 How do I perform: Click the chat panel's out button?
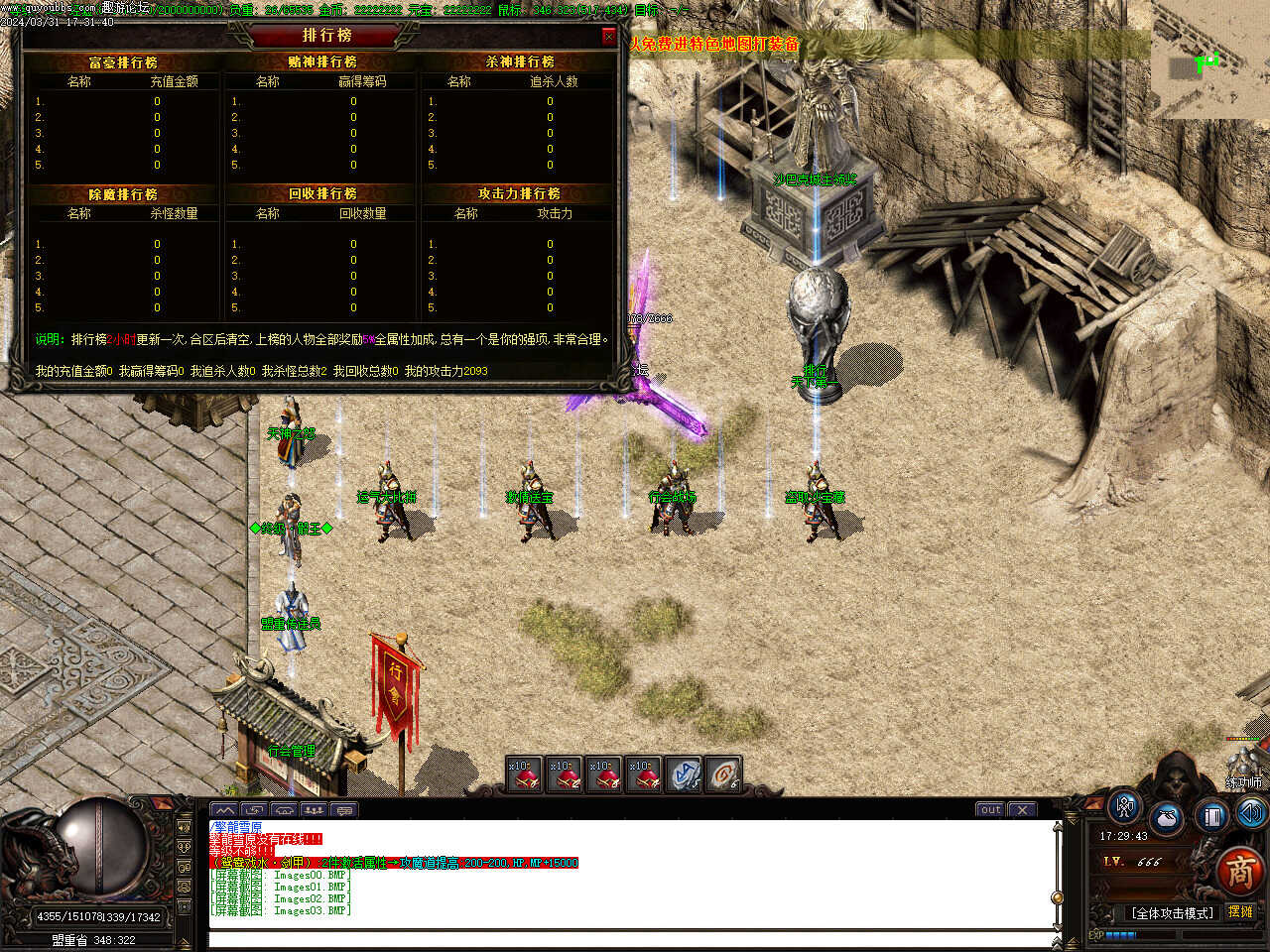coord(990,809)
